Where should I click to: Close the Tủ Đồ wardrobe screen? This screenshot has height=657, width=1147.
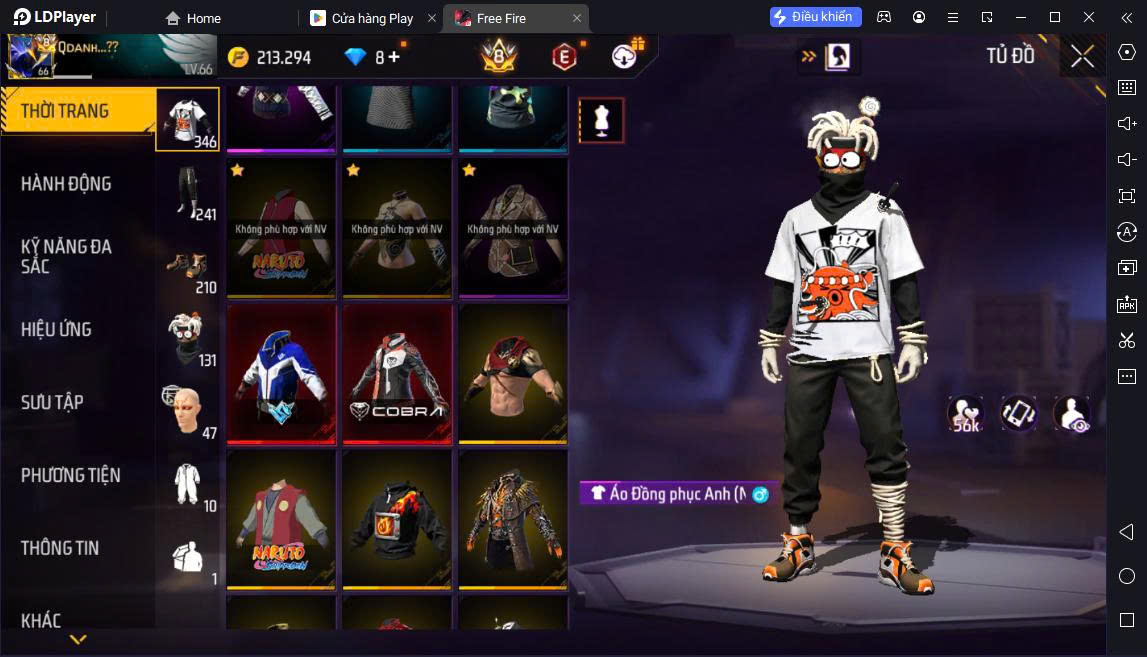(x=1082, y=56)
